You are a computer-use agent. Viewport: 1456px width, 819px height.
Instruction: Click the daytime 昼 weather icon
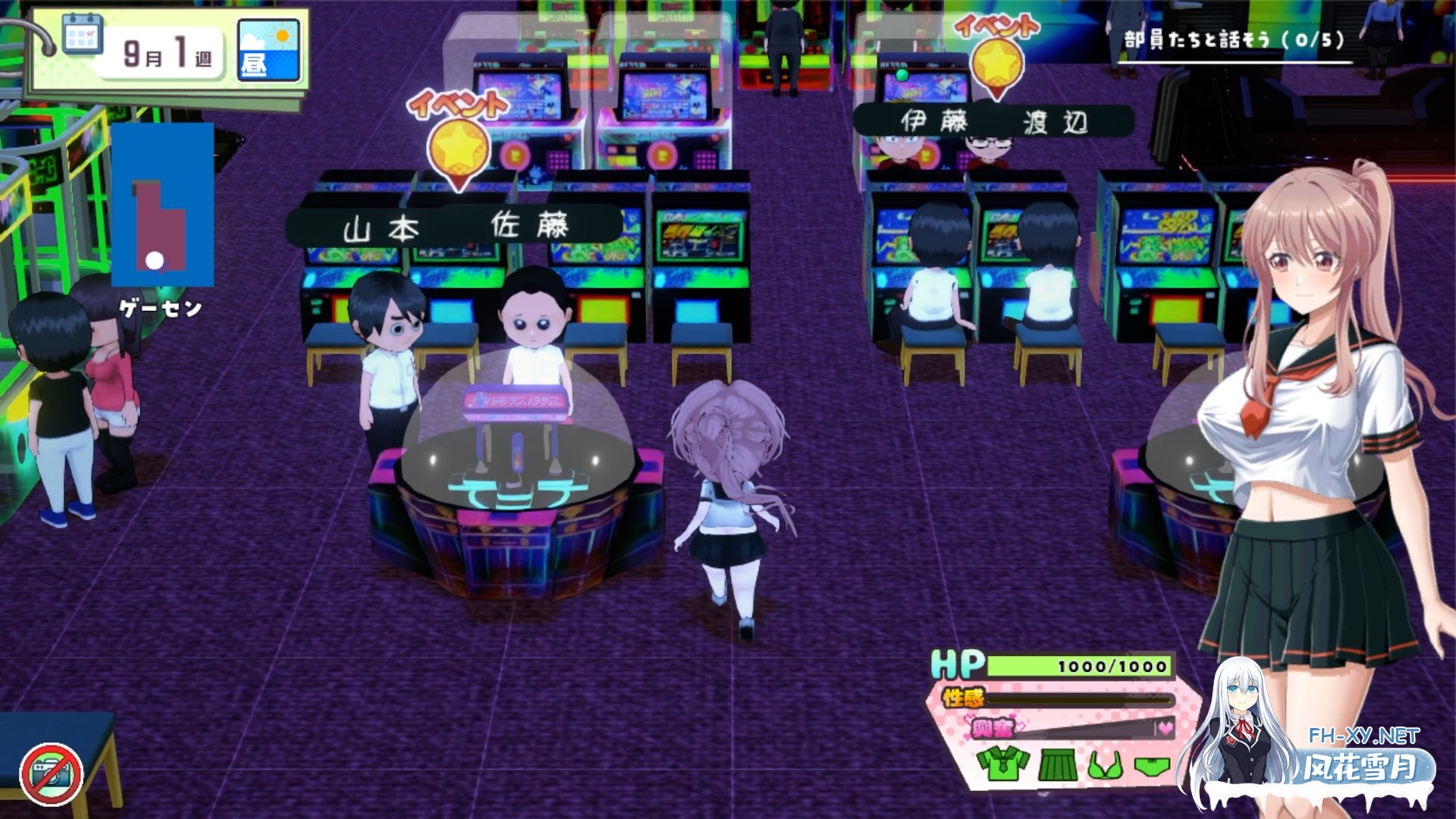click(269, 51)
